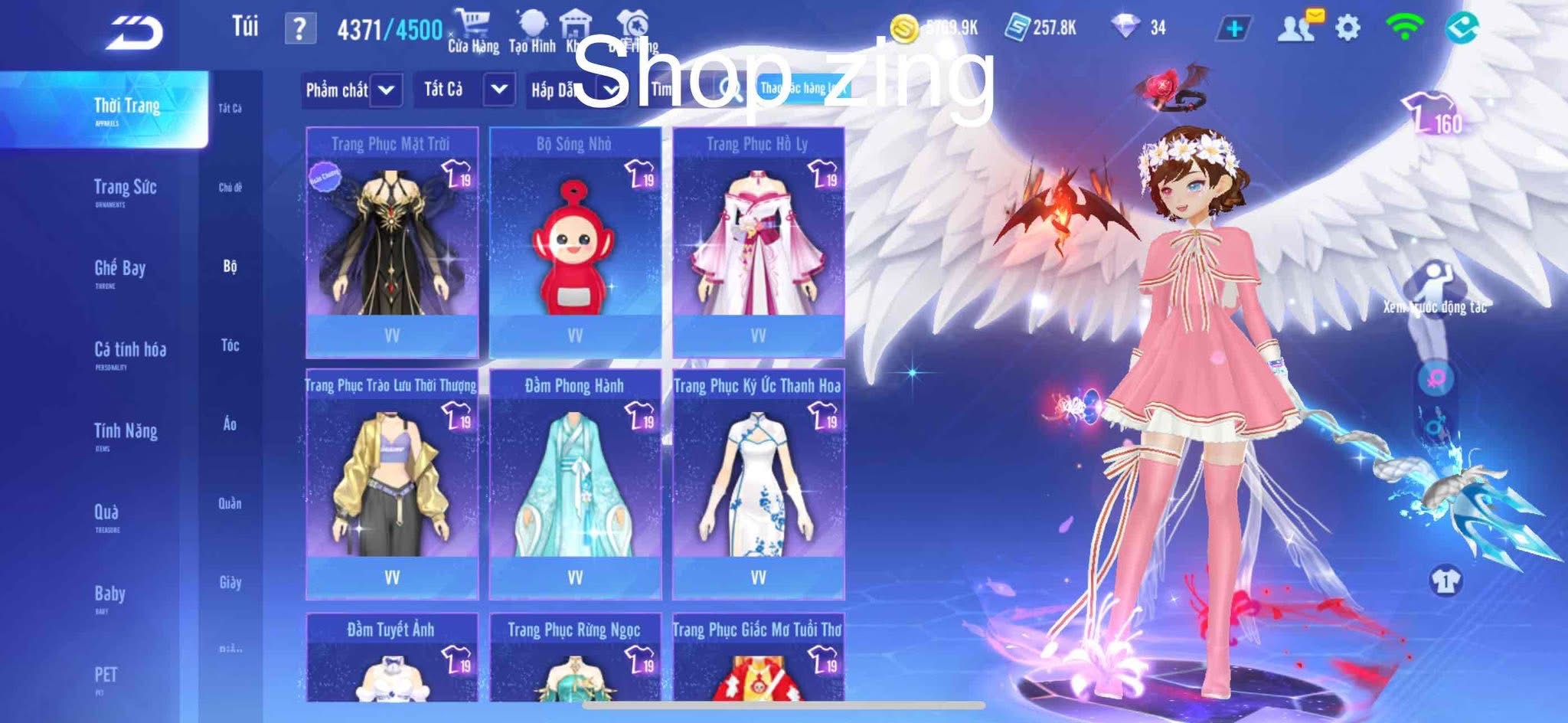
Task: Select the Trang Phục Mặt Trời outfit
Action: (x=392, y=241)
